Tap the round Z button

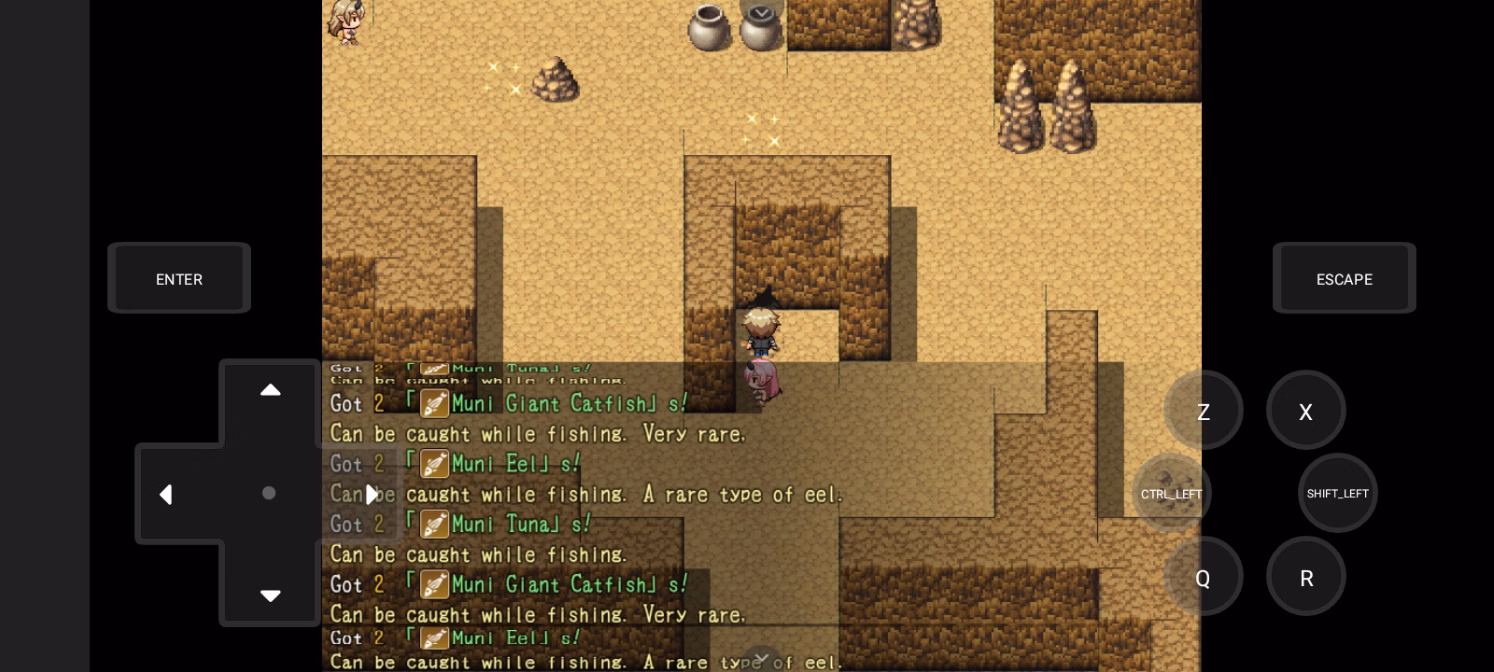tap(1203, 411)
